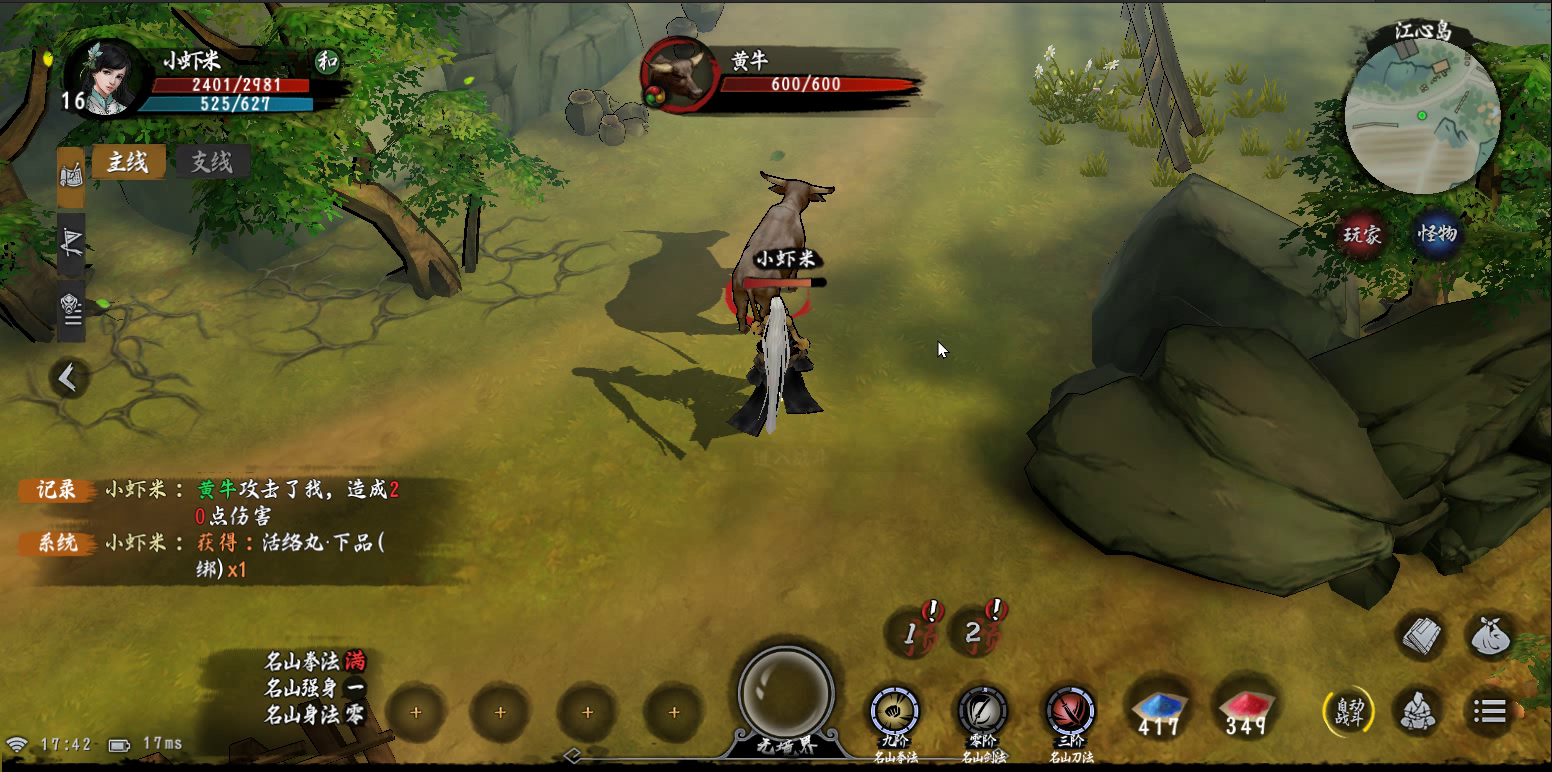Image resolution: width=1552 pixels, height=772 pixels.
Task: Collapse the quest panel with the arrow
Action: (68, 378)
